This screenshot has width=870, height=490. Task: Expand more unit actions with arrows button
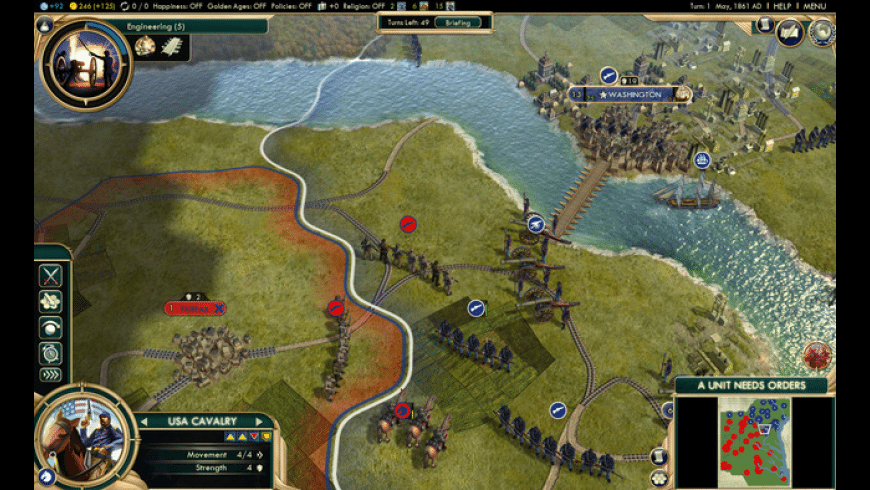click(51, 376)
